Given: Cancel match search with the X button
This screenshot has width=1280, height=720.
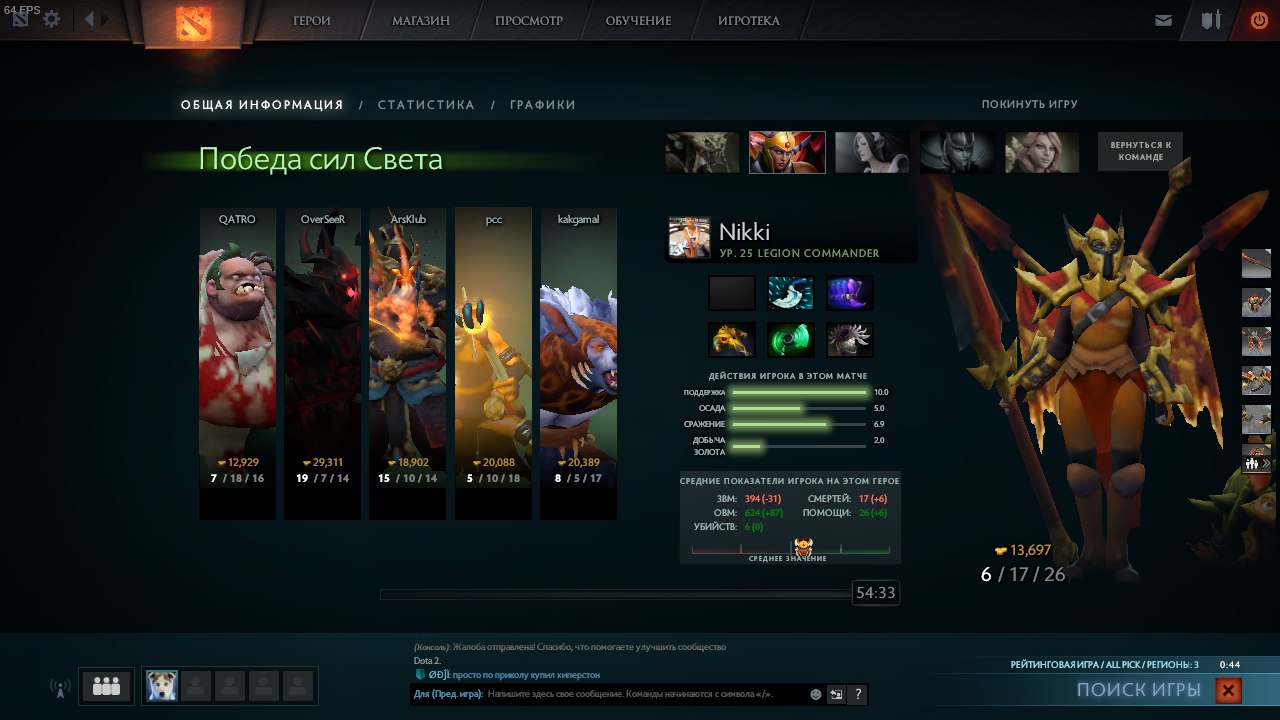Looking at the screenshot, I should coord(1229,690).
